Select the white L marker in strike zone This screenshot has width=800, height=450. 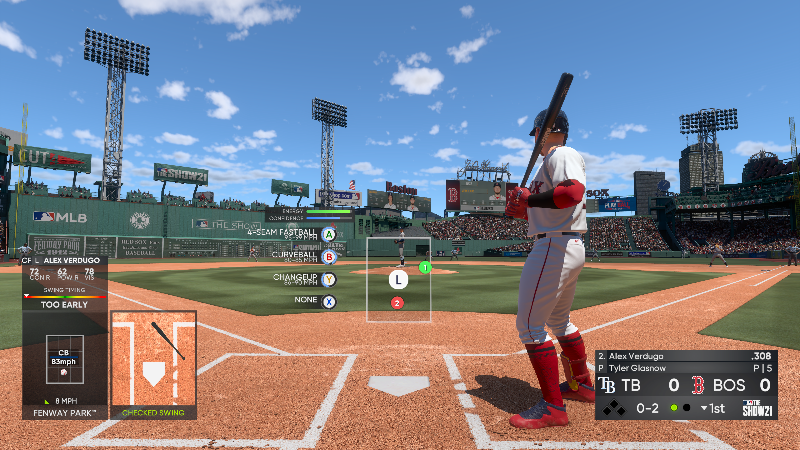tap(398, 279)
